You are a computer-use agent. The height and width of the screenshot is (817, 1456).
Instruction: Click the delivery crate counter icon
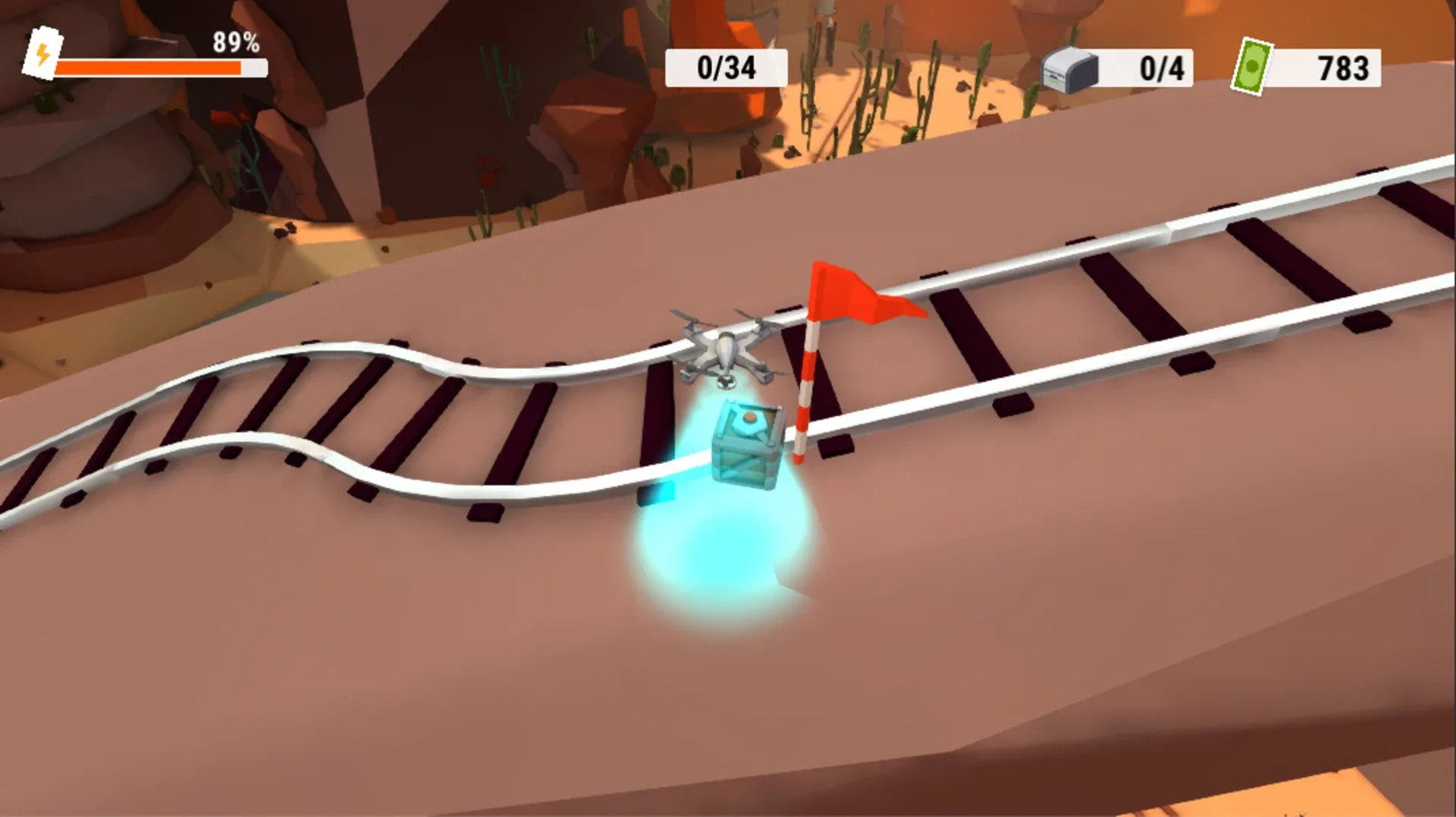pos(1068,68)
